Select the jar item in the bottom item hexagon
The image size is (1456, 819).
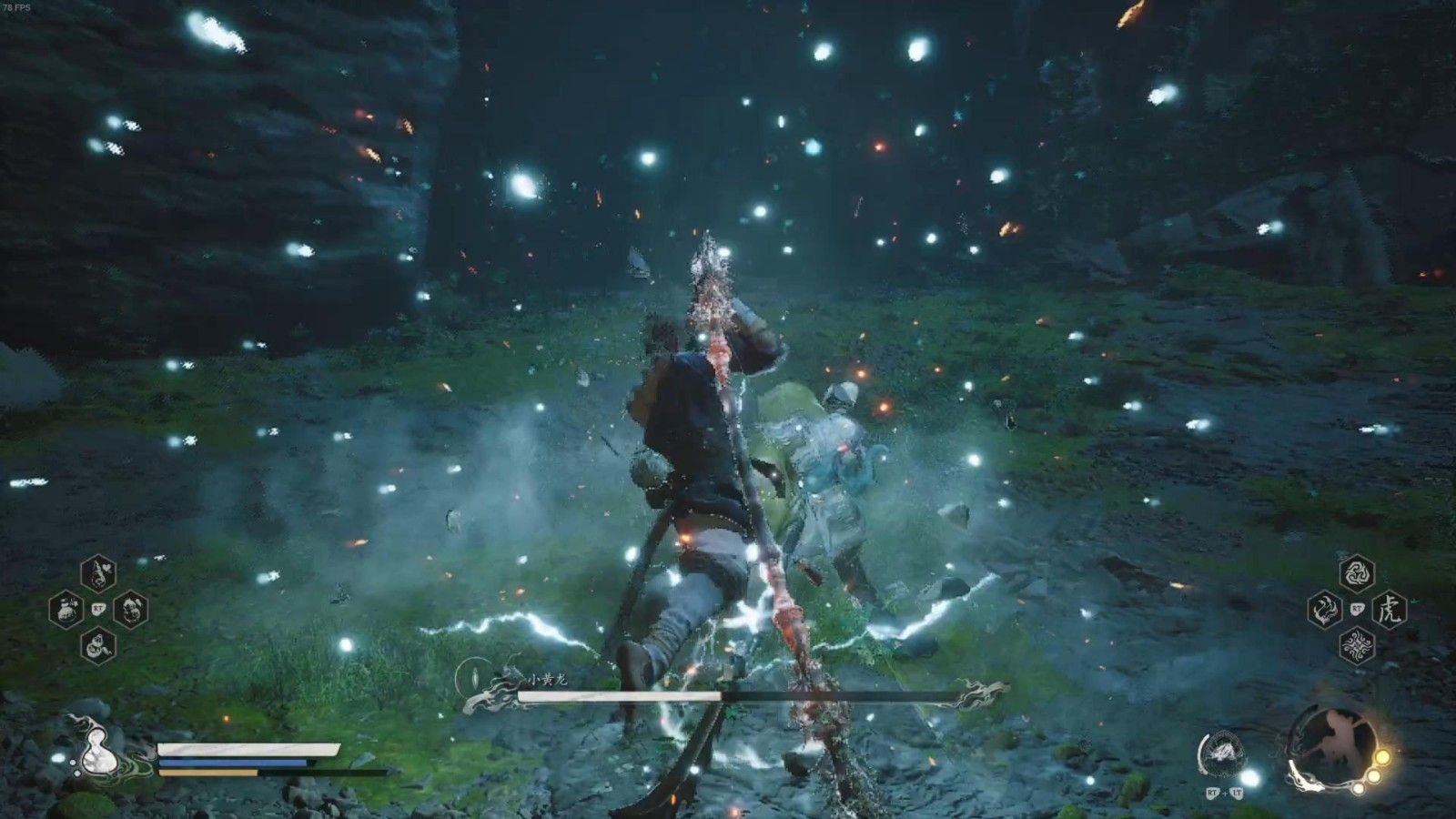point(97,645)
